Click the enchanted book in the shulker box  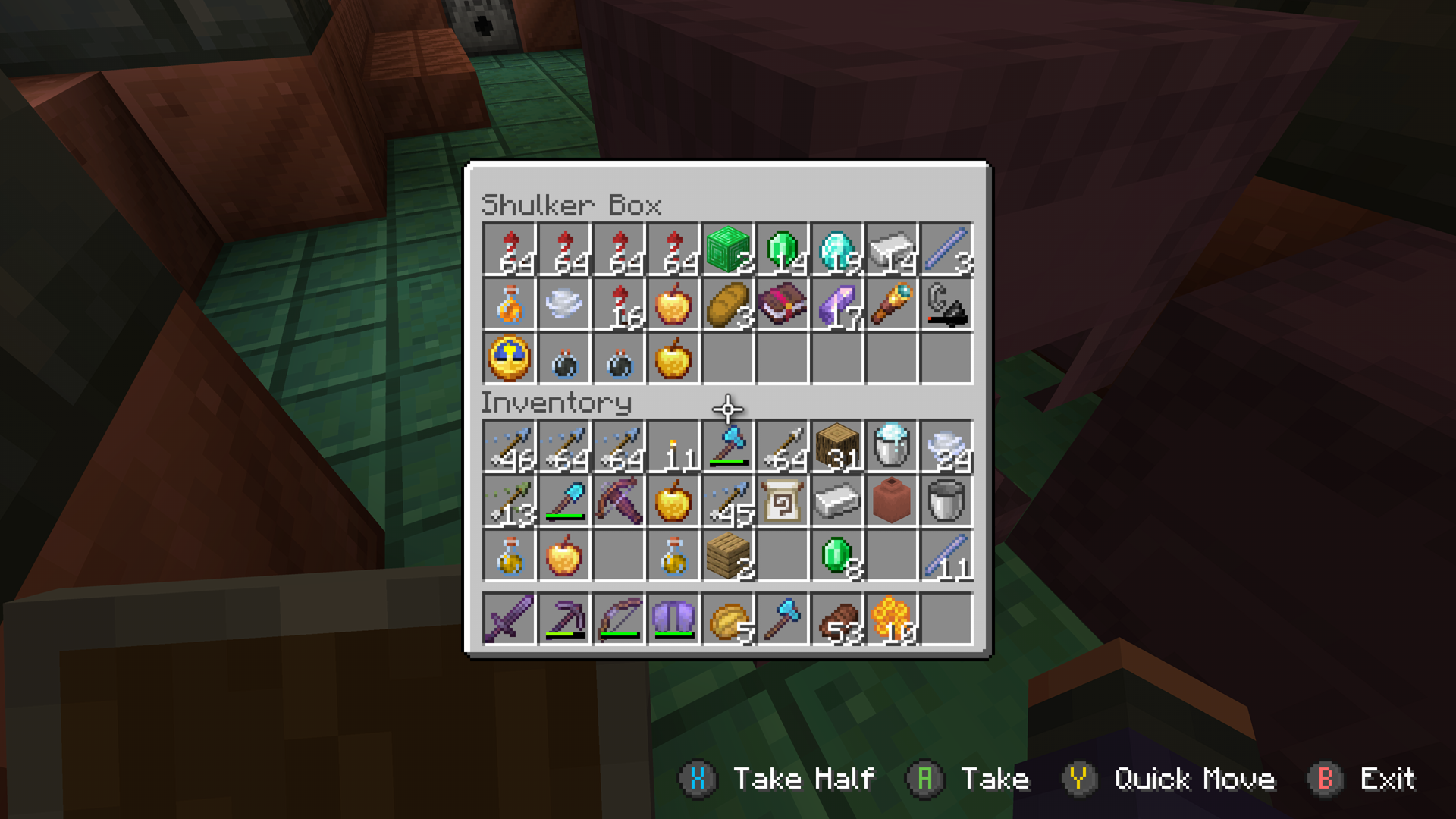[x=781, y=305]
